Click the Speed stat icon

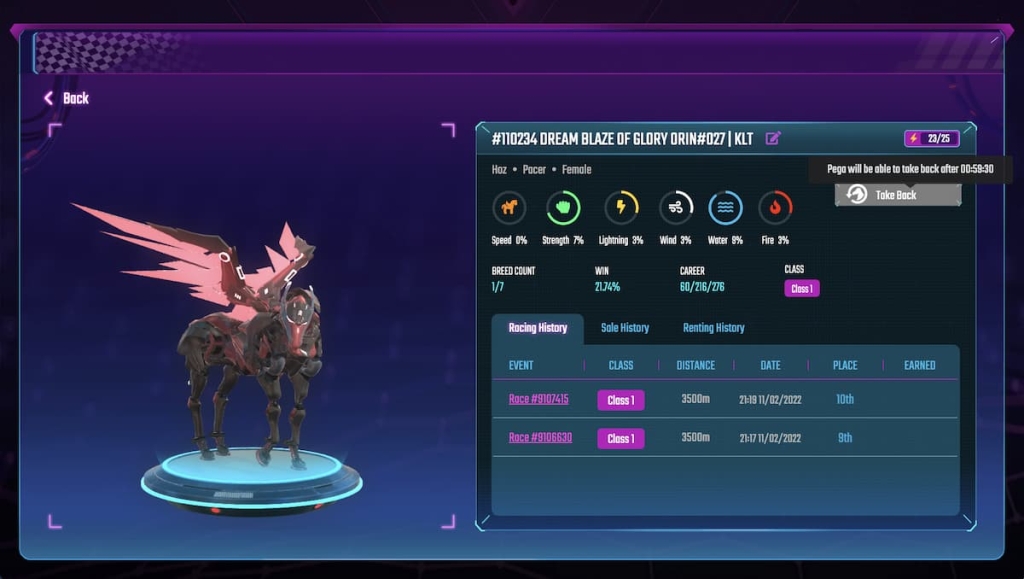509,208
